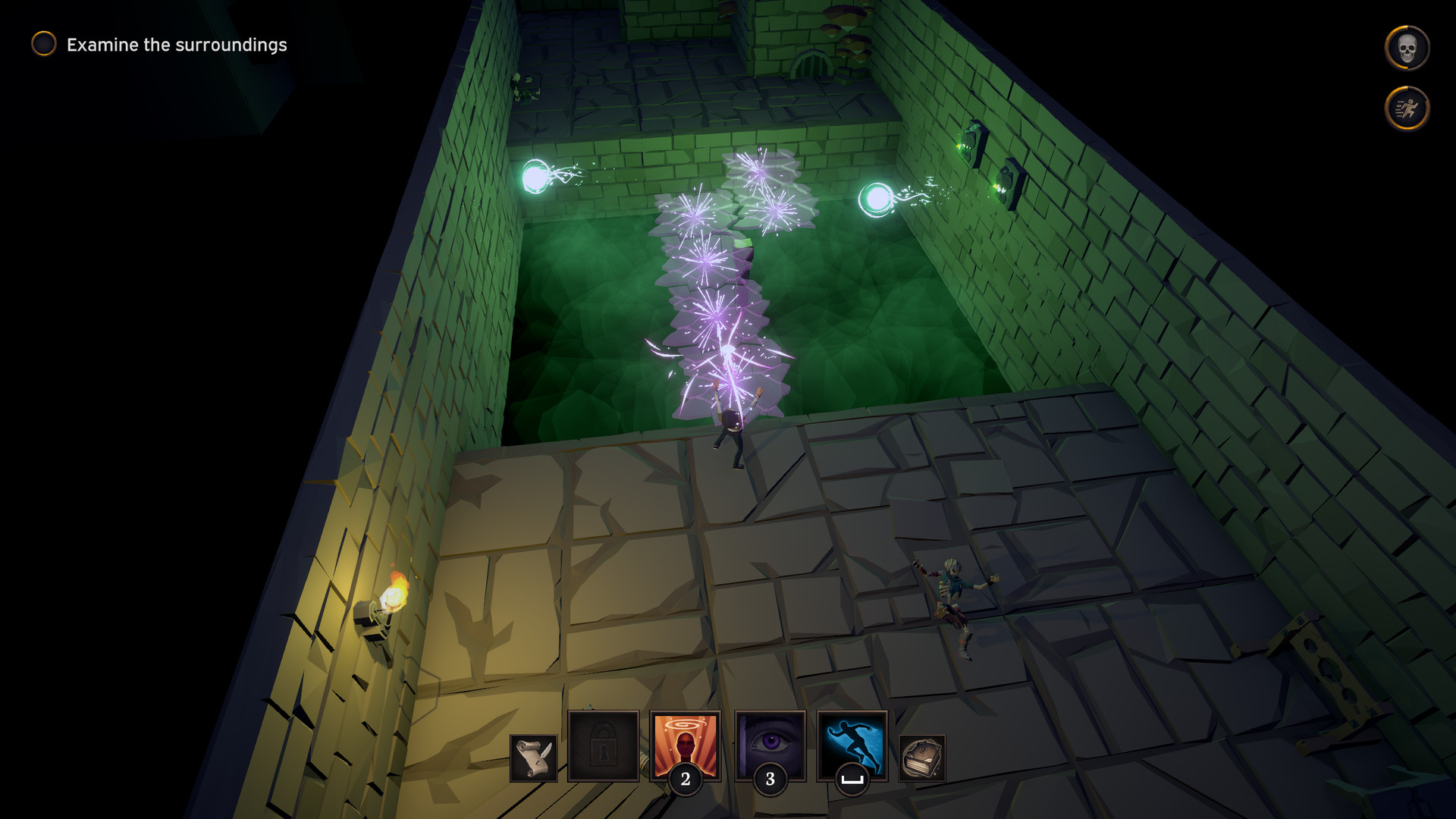Activate the orange swirling-head ability
The image size is (1456, 819).
click(x=686, y=746)
